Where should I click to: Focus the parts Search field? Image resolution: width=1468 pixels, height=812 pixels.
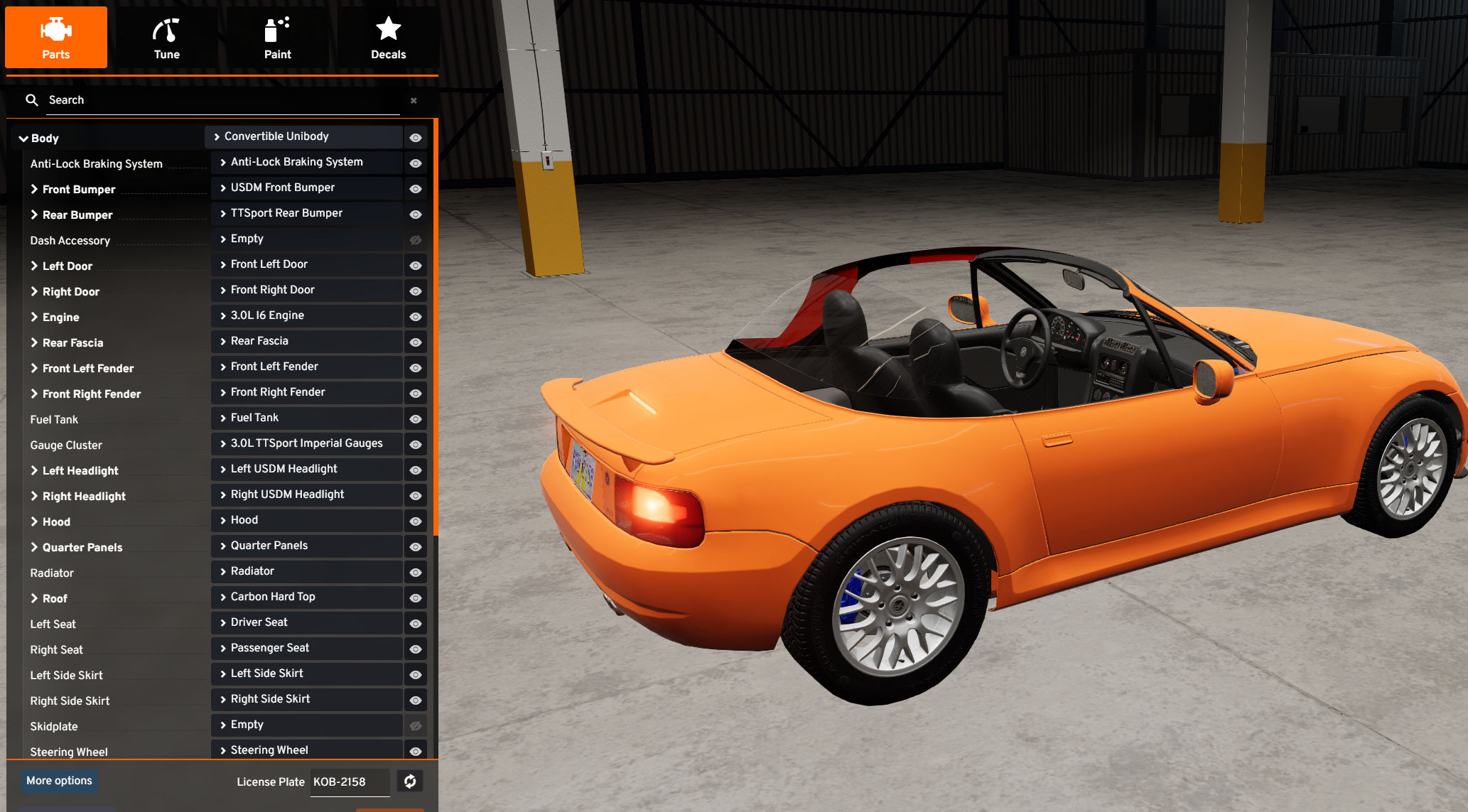[x=220, y=100]
